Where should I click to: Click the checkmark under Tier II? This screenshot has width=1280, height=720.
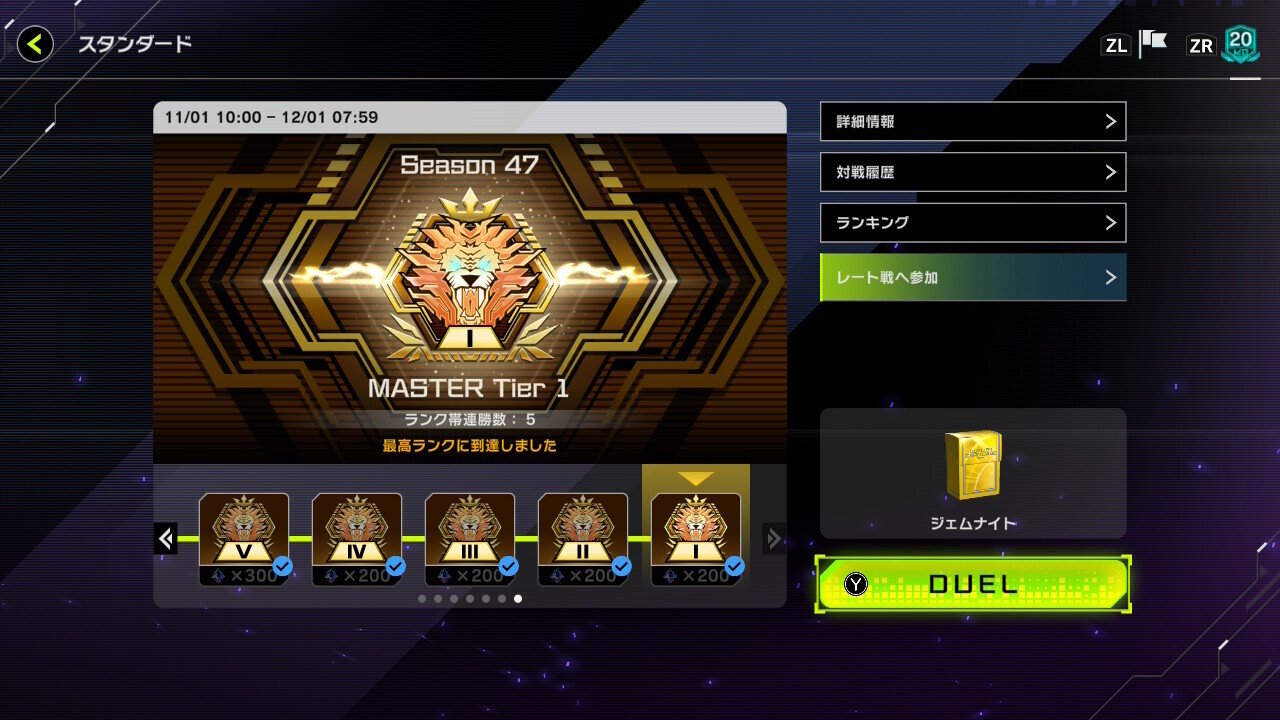622,565
